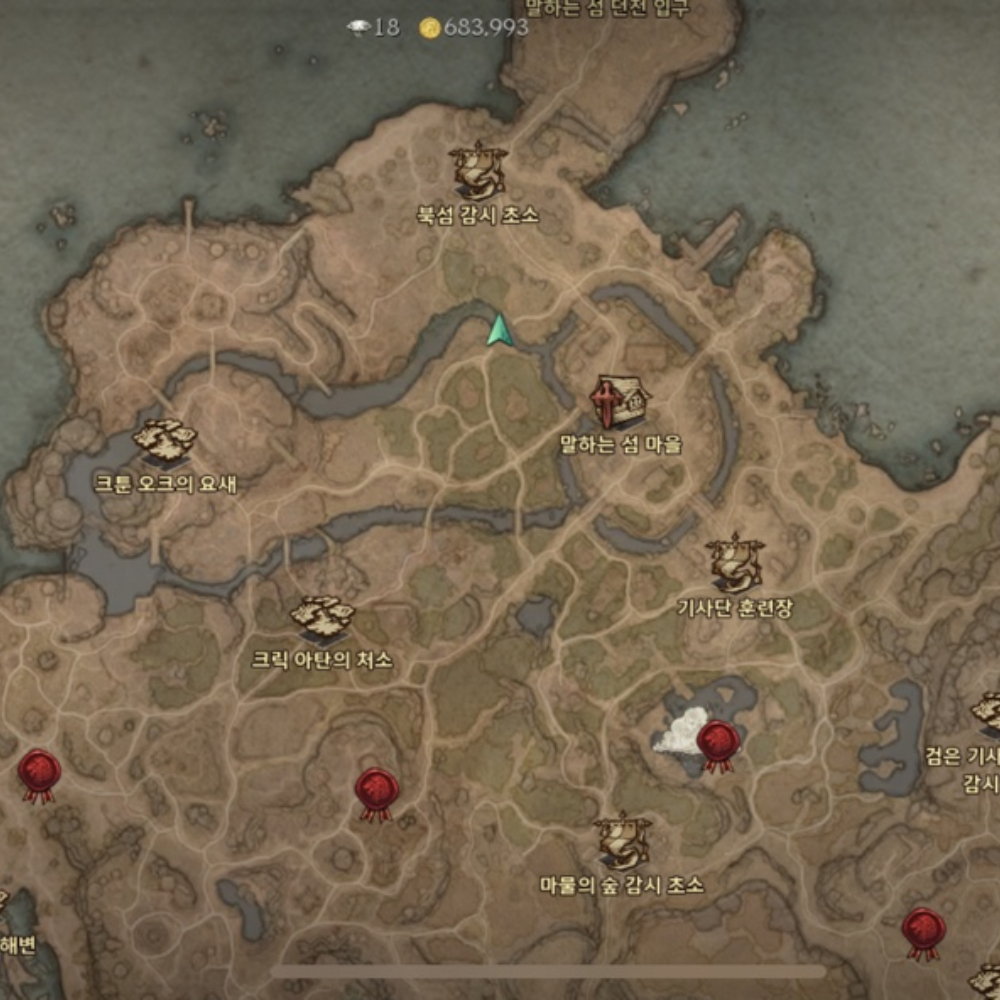Choose the 말하는 섬 마을 village icon

[x=620, y=402]
